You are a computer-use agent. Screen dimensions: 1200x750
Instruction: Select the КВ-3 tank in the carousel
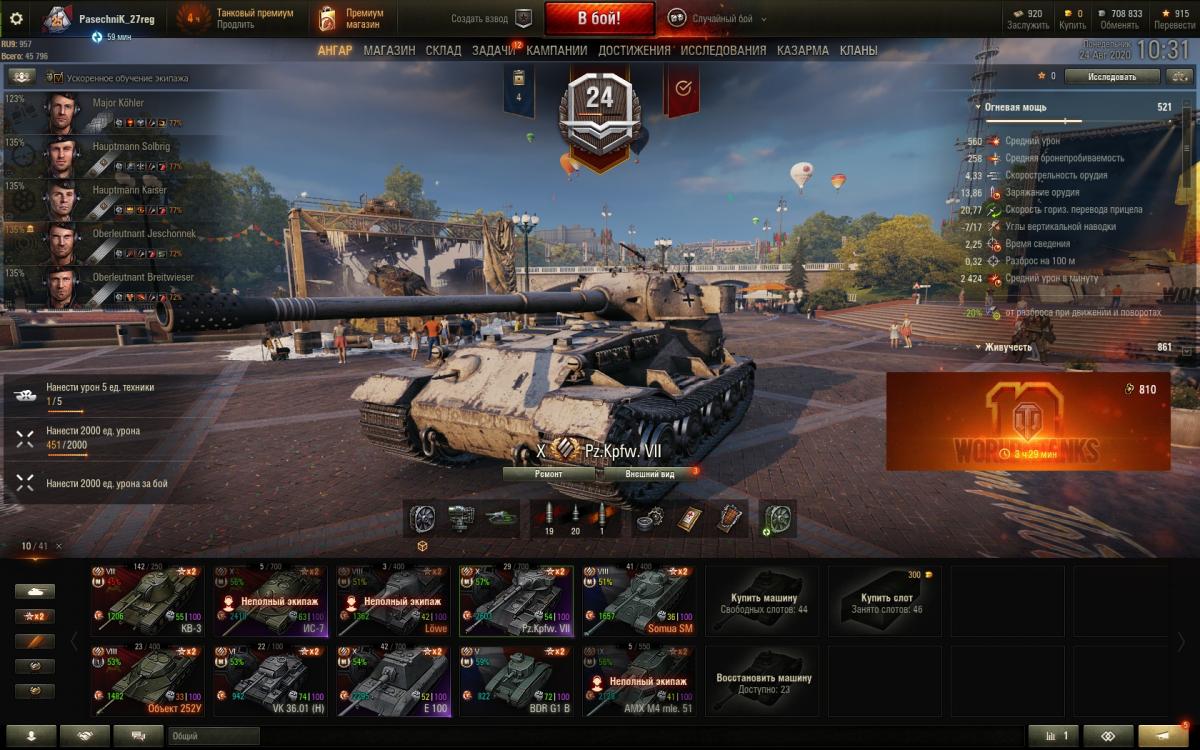coord(147,601)
